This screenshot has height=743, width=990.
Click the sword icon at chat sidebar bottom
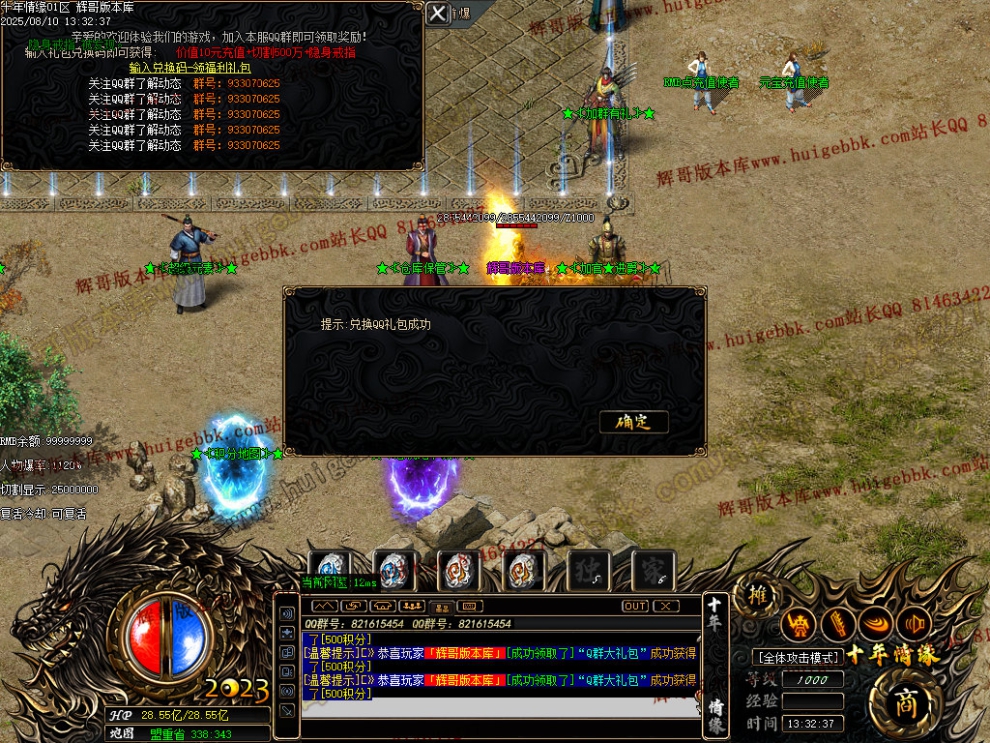tap(288, 710)
